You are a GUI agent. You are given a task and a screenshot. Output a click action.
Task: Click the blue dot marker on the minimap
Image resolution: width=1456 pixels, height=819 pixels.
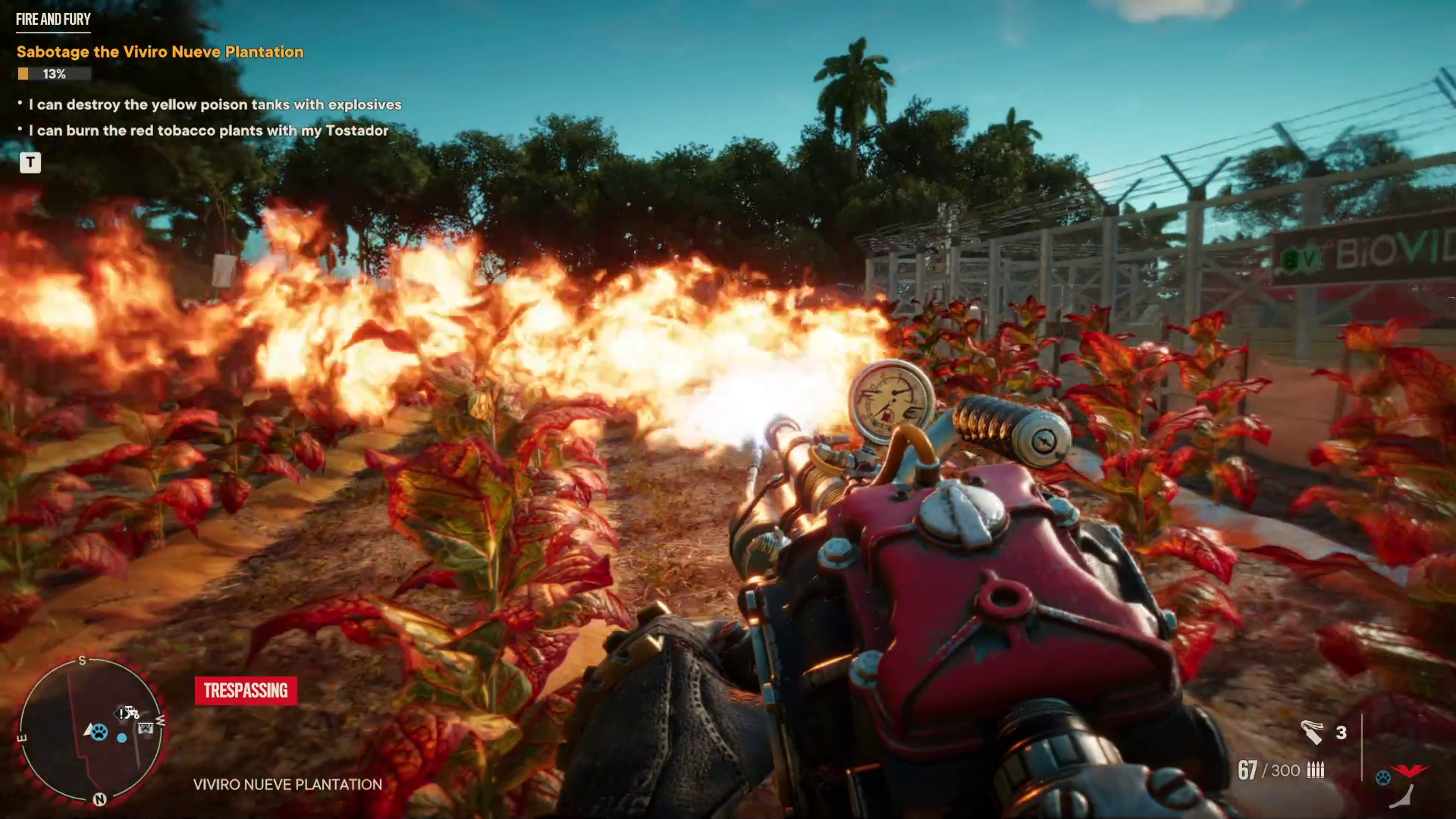point(122,737)
